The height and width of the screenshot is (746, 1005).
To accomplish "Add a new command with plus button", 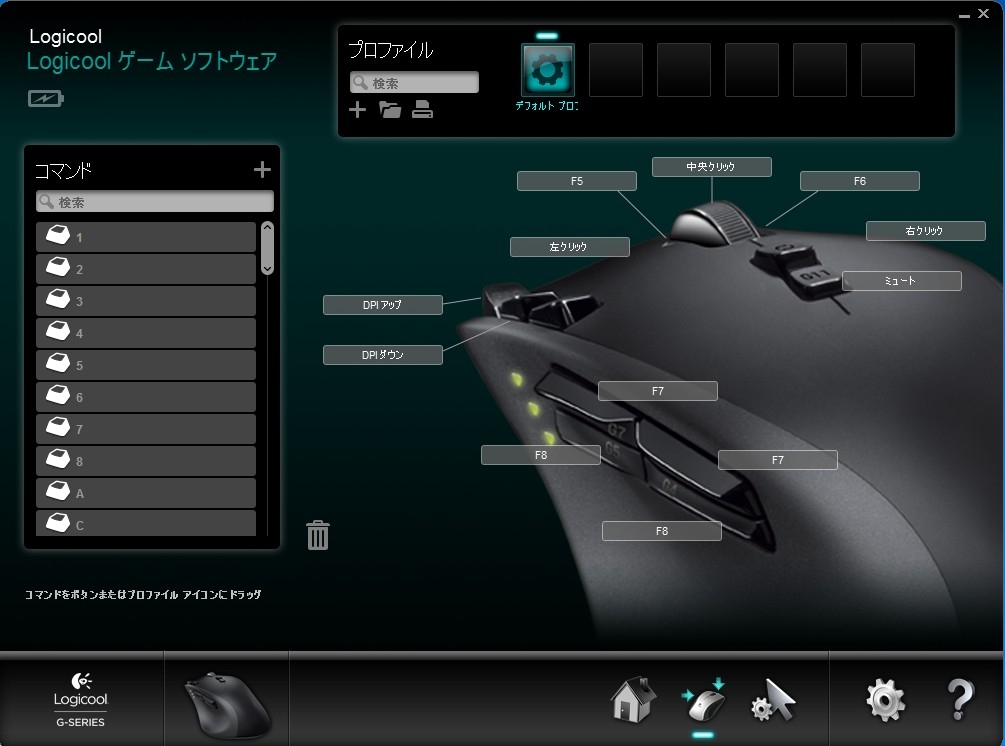I will pyautogui.click(x=262, y=170).
